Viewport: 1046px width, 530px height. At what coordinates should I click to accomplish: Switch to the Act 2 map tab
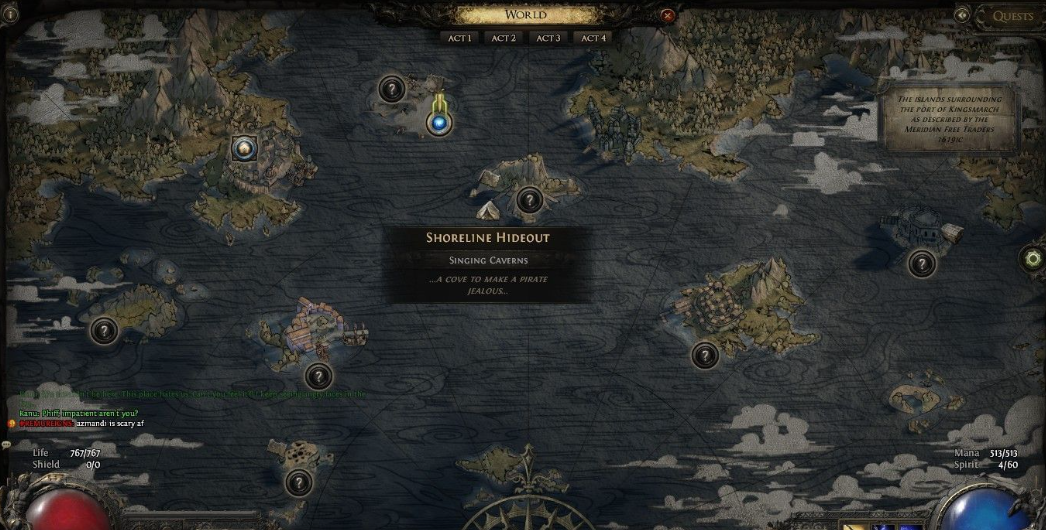503,38
